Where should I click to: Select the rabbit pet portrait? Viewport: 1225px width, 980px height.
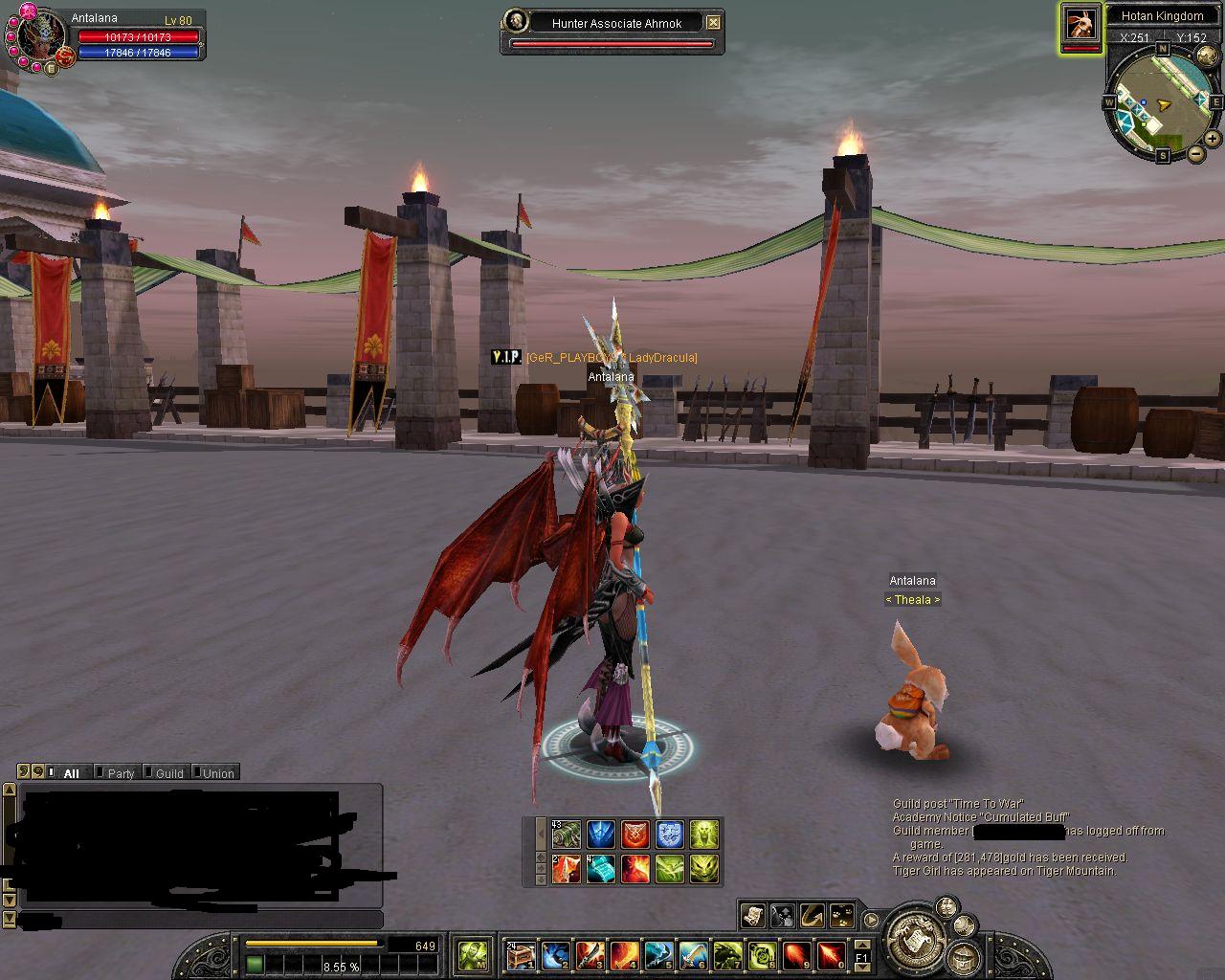[x=1080, y=24]
